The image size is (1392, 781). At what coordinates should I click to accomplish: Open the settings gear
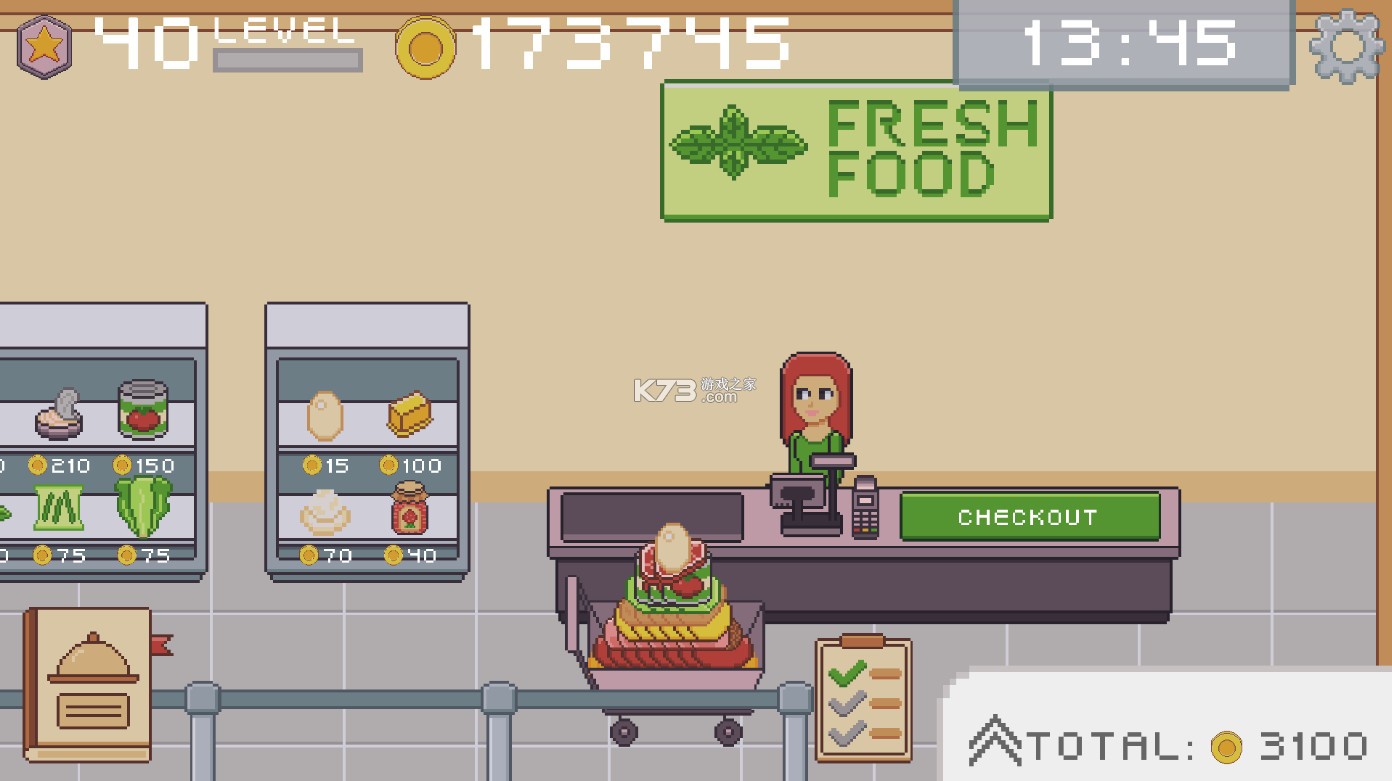(x=1345, y=44)
